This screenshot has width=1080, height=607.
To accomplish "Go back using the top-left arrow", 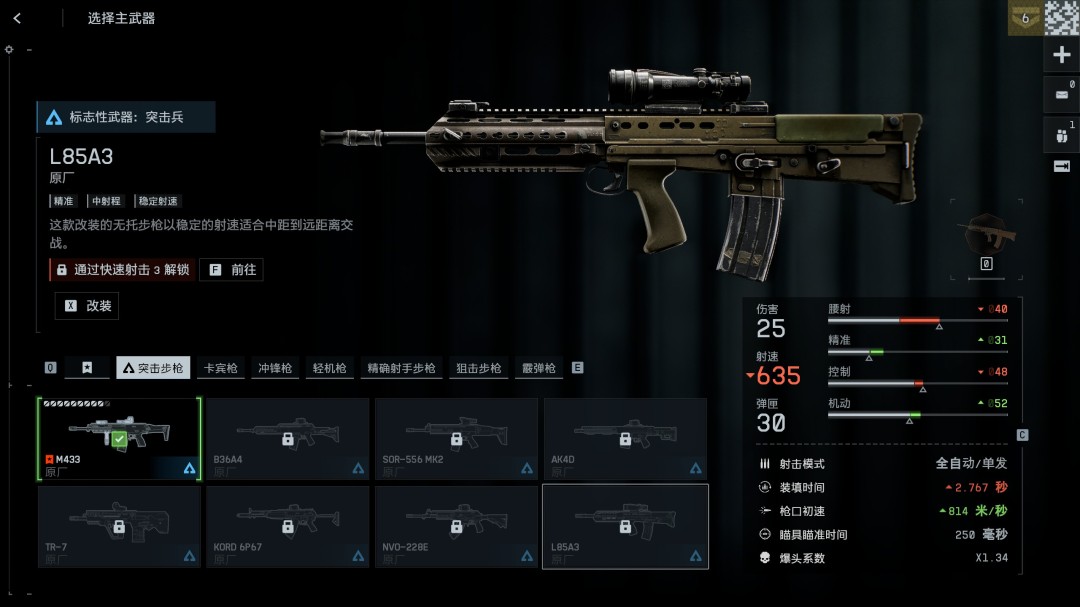I will [x=17, y=18].
